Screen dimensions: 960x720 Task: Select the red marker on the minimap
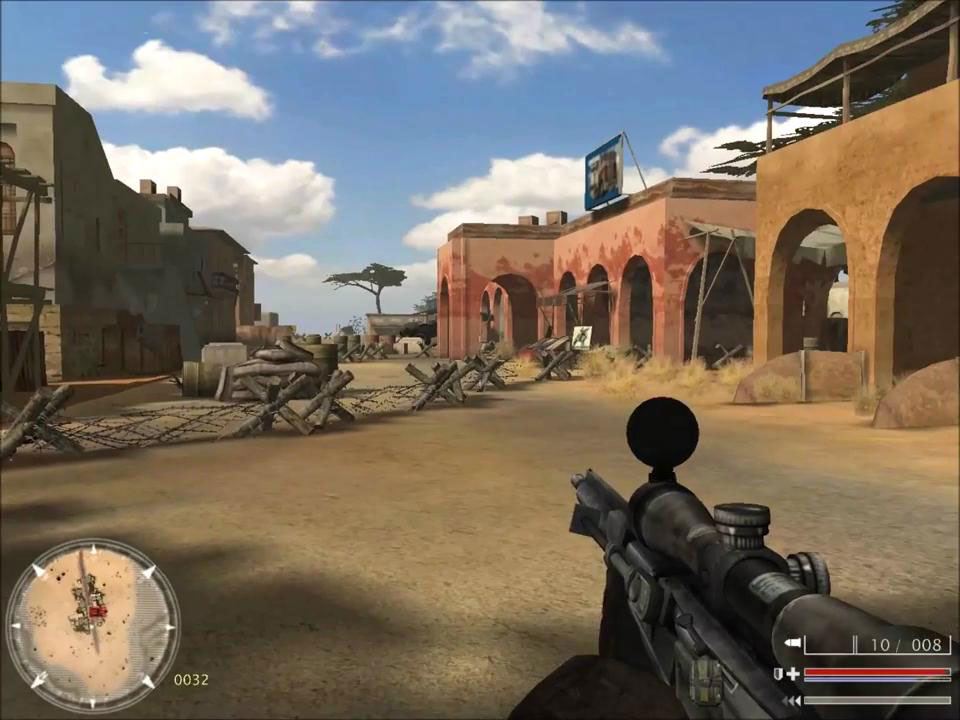98,611
